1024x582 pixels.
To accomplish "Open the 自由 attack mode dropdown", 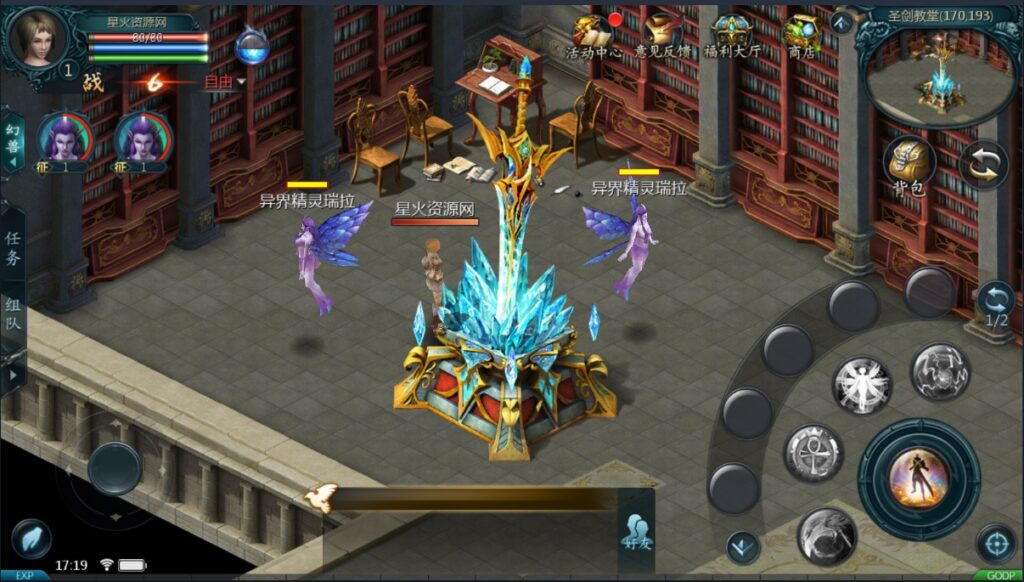I will point(224,82).
